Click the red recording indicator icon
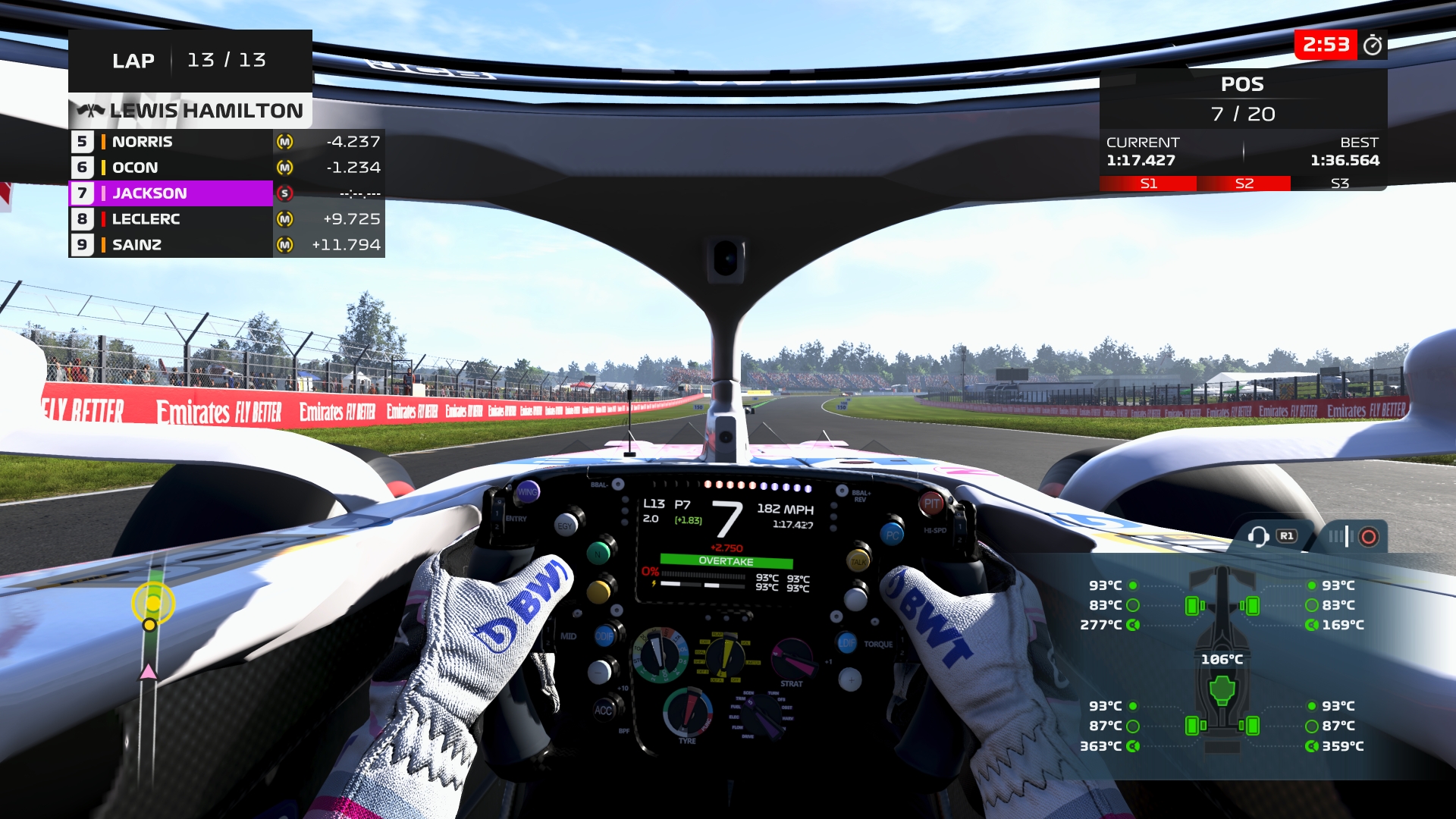The image size is (1456, 819). 1369,535
